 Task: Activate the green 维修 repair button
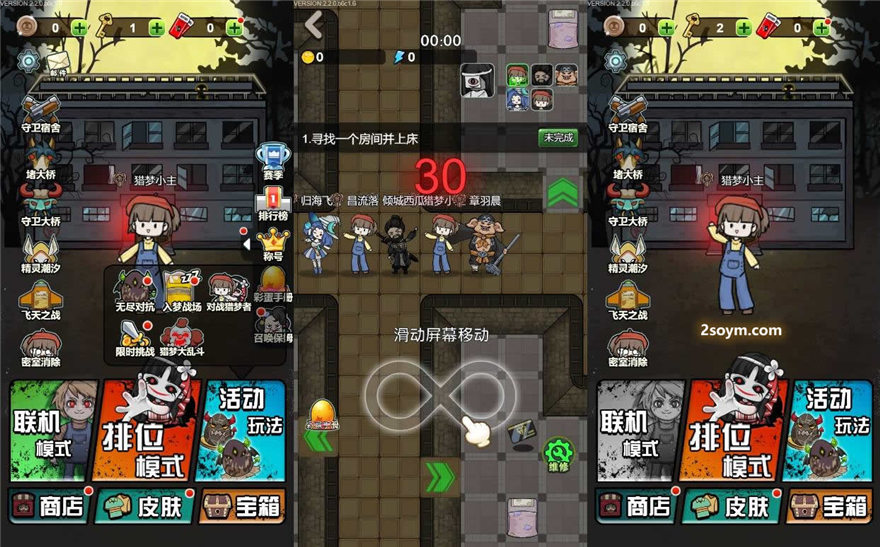click(559, 454)
